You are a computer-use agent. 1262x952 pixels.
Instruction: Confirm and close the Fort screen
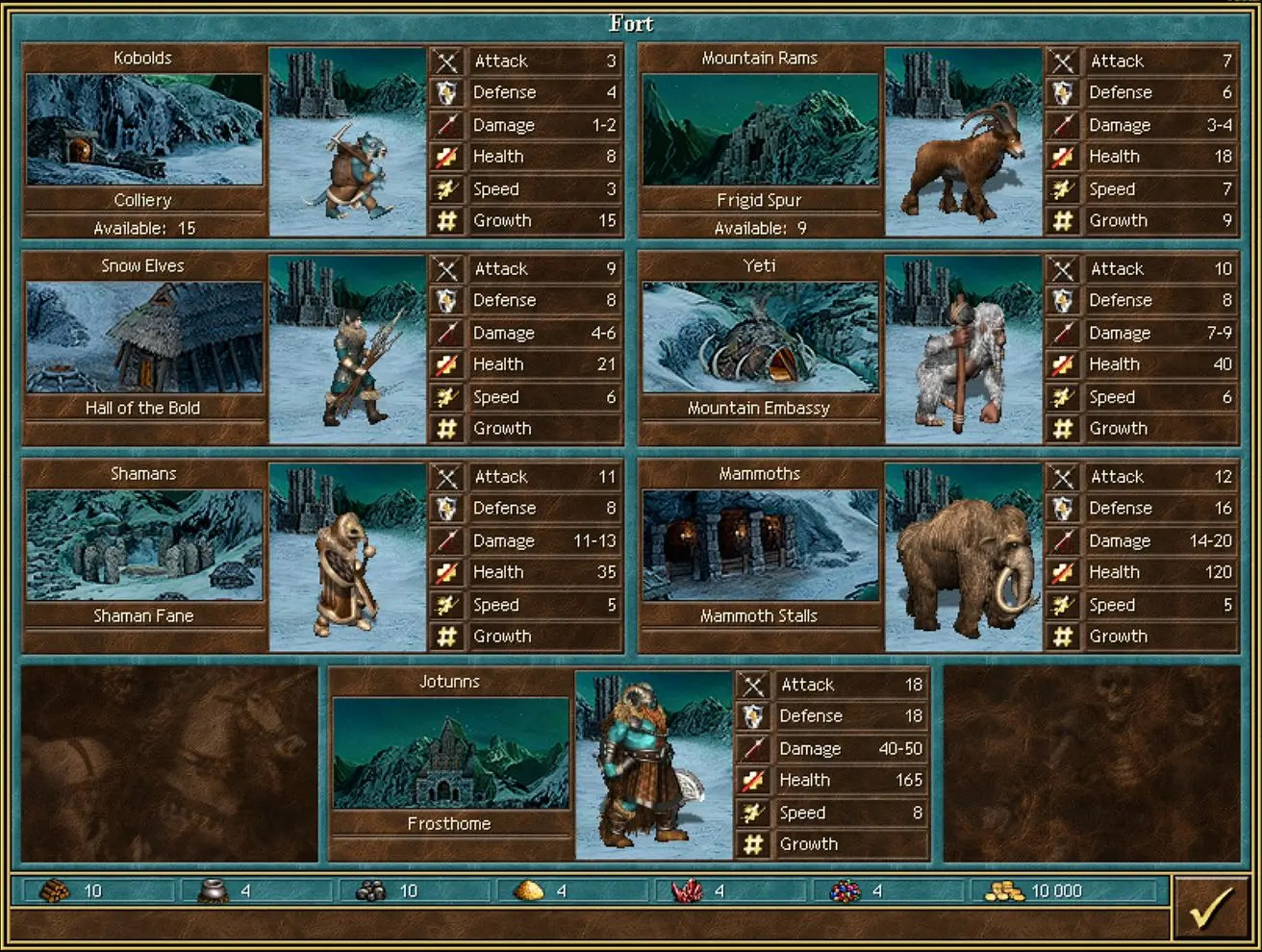1211,908
